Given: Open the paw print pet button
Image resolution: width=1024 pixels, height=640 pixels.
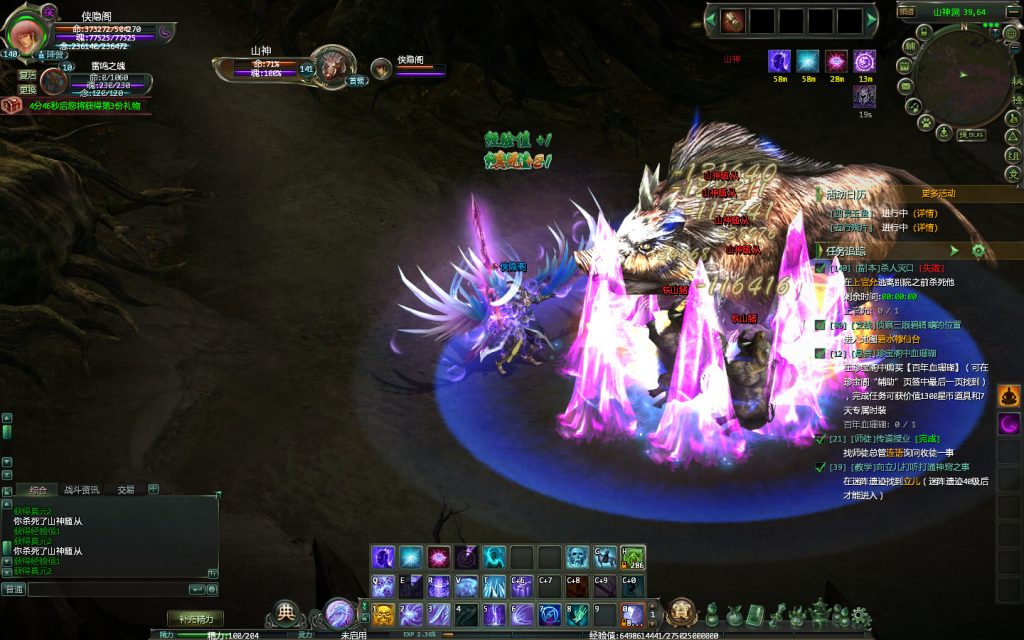Looking at the screenshot, I should tap(926, 122).
